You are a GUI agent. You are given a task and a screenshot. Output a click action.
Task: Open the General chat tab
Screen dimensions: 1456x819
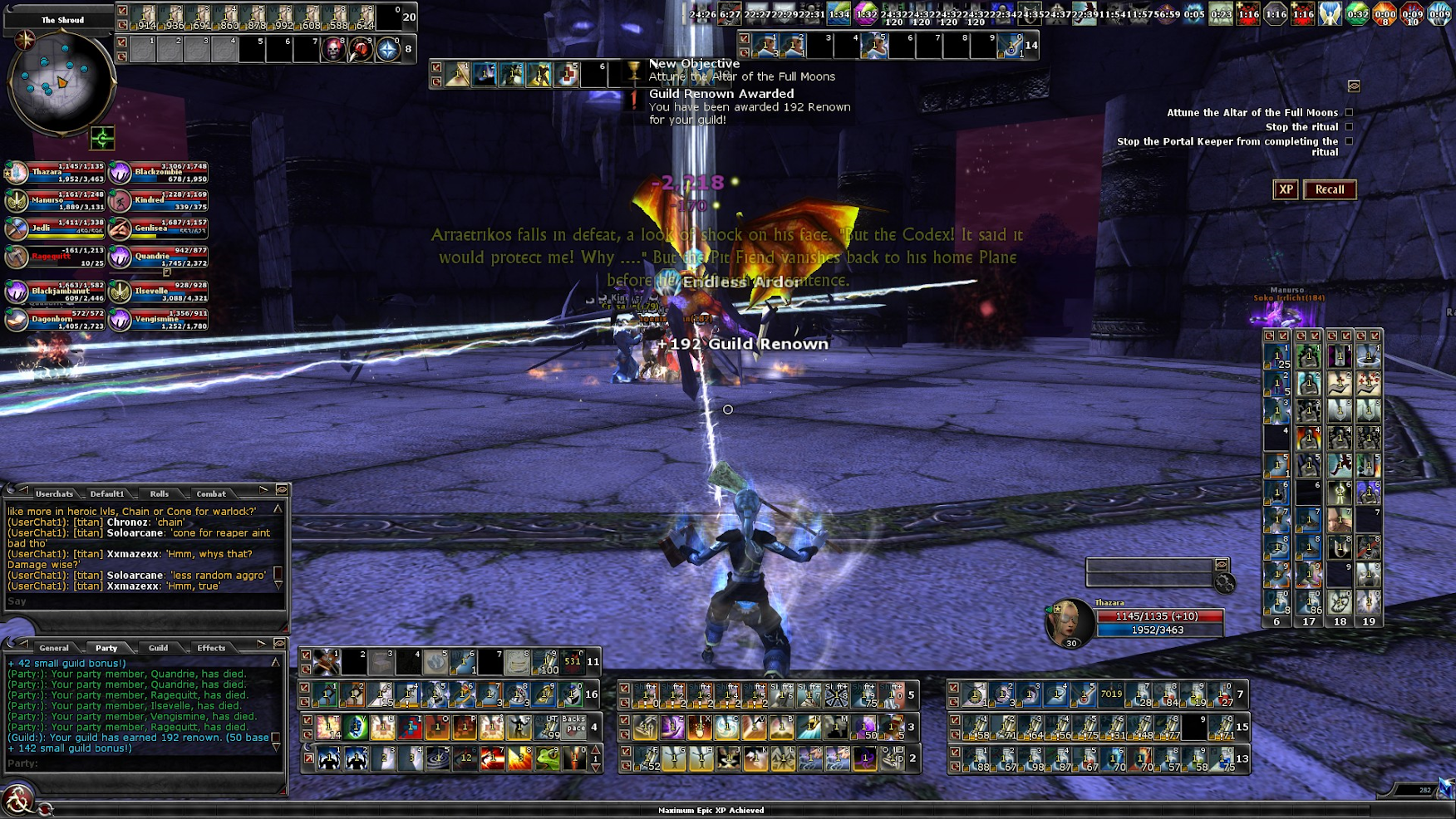point(54,648)
